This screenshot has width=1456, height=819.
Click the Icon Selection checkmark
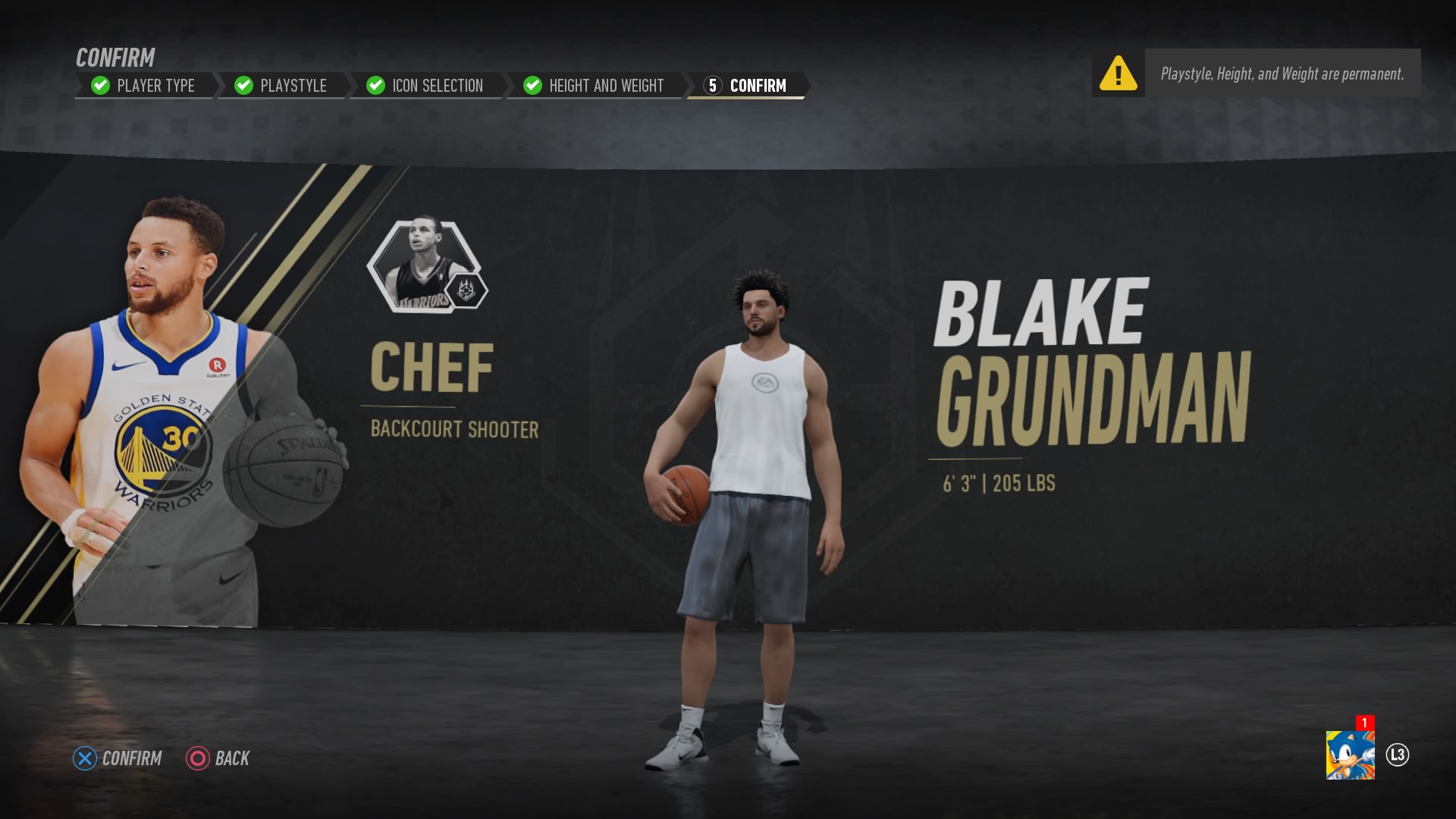[375, 86]
